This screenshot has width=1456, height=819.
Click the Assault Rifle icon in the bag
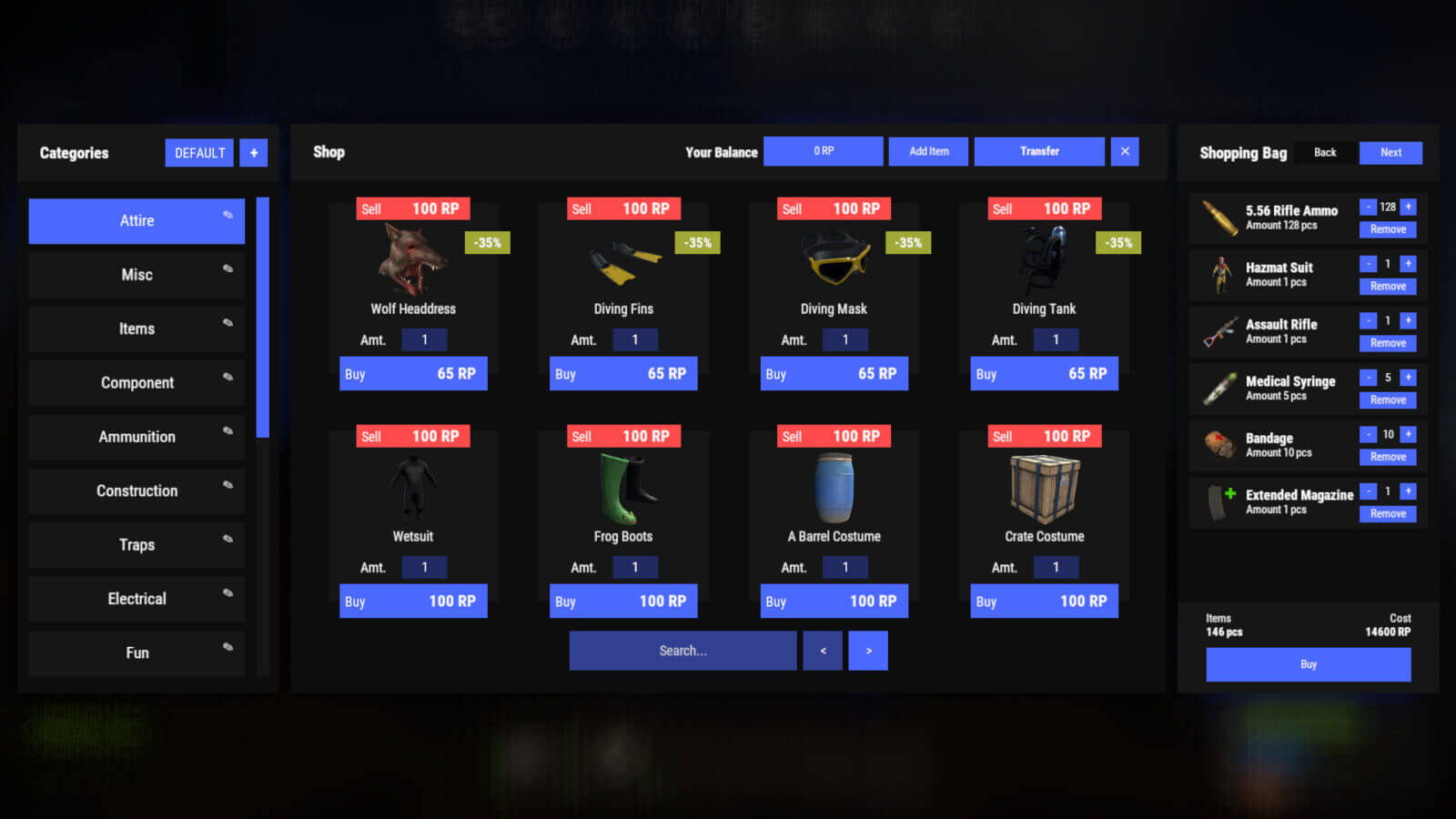(1218, 331)
